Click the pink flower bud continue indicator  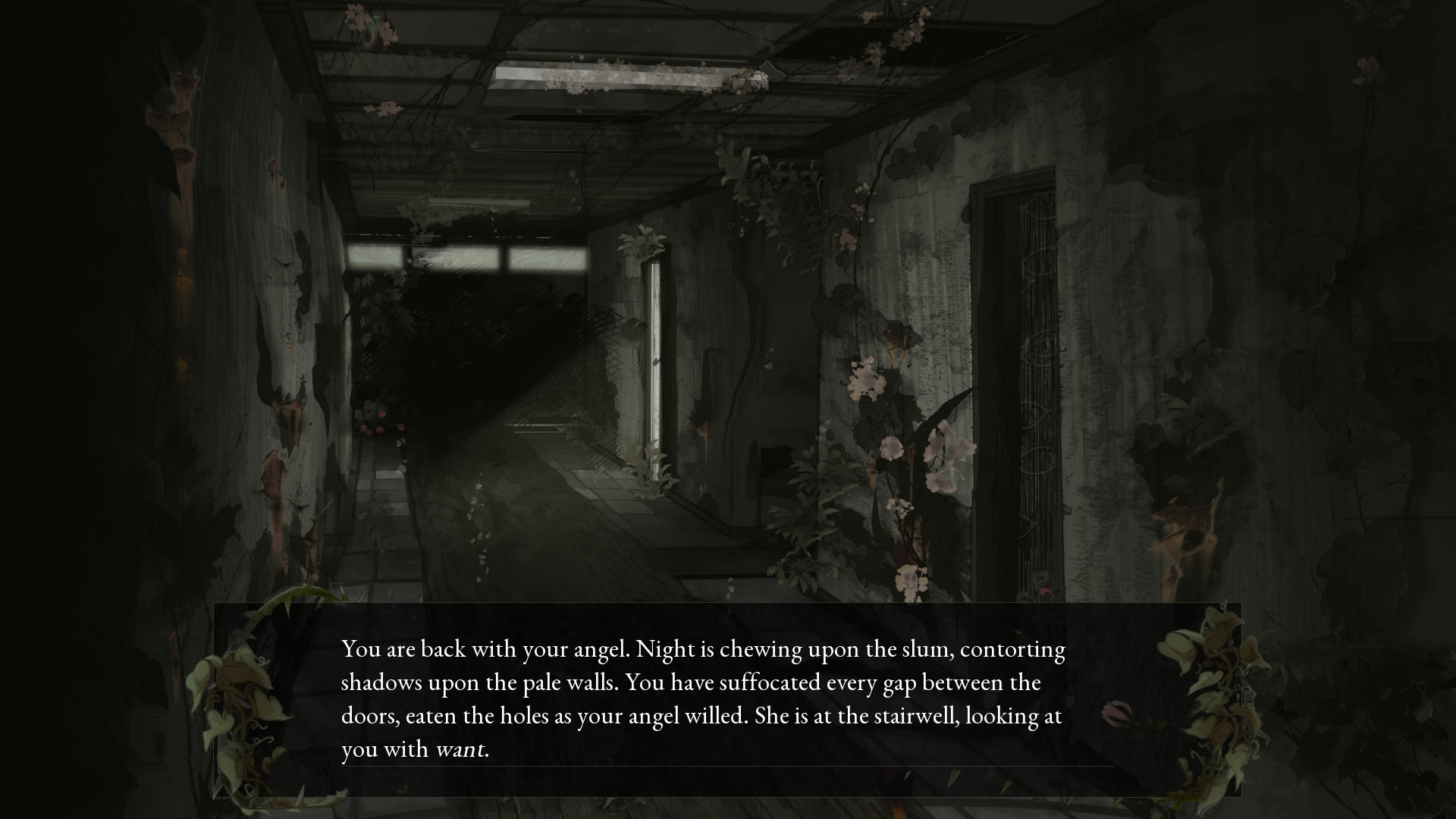point(1115,712)
